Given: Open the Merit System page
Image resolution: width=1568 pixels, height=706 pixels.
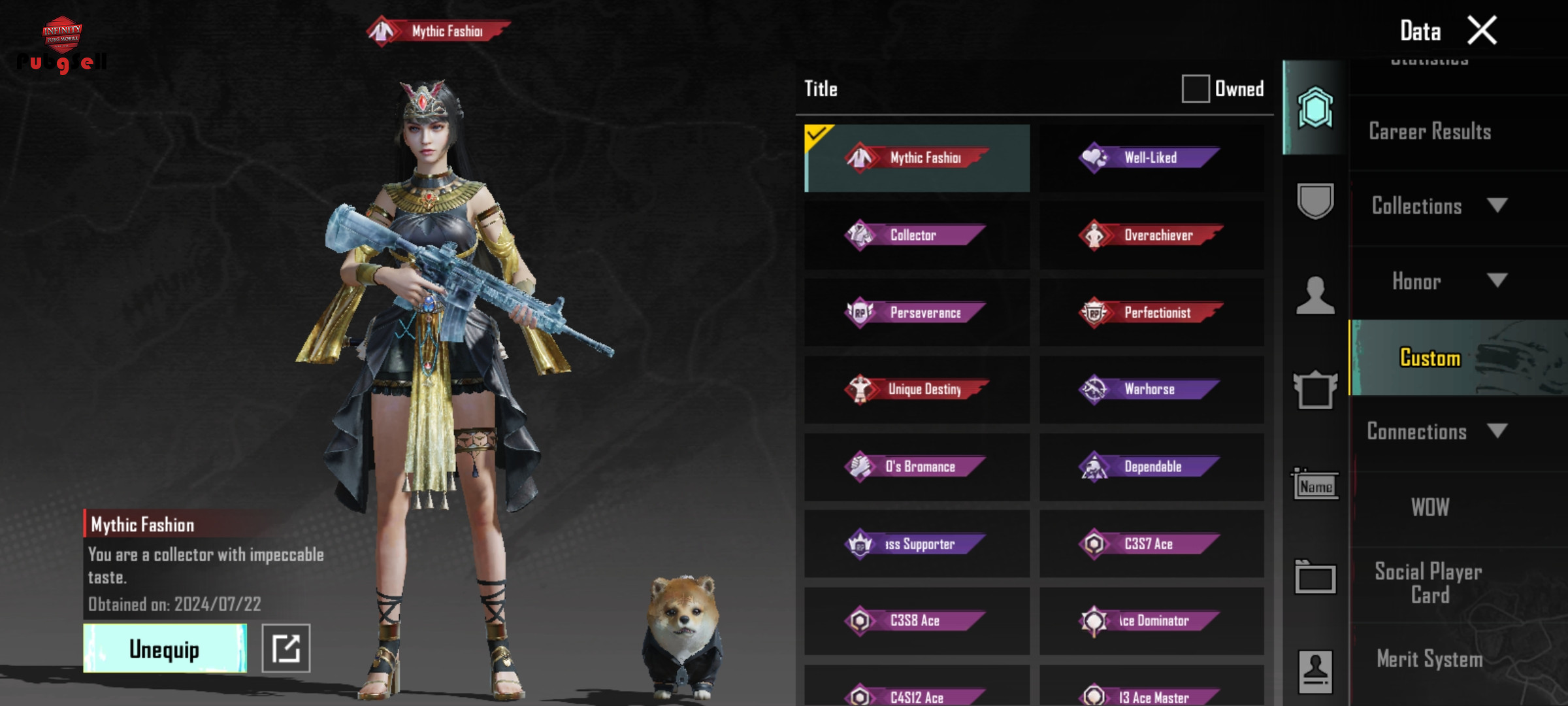Looking at the screenshot, I should tap(1429, 659).
